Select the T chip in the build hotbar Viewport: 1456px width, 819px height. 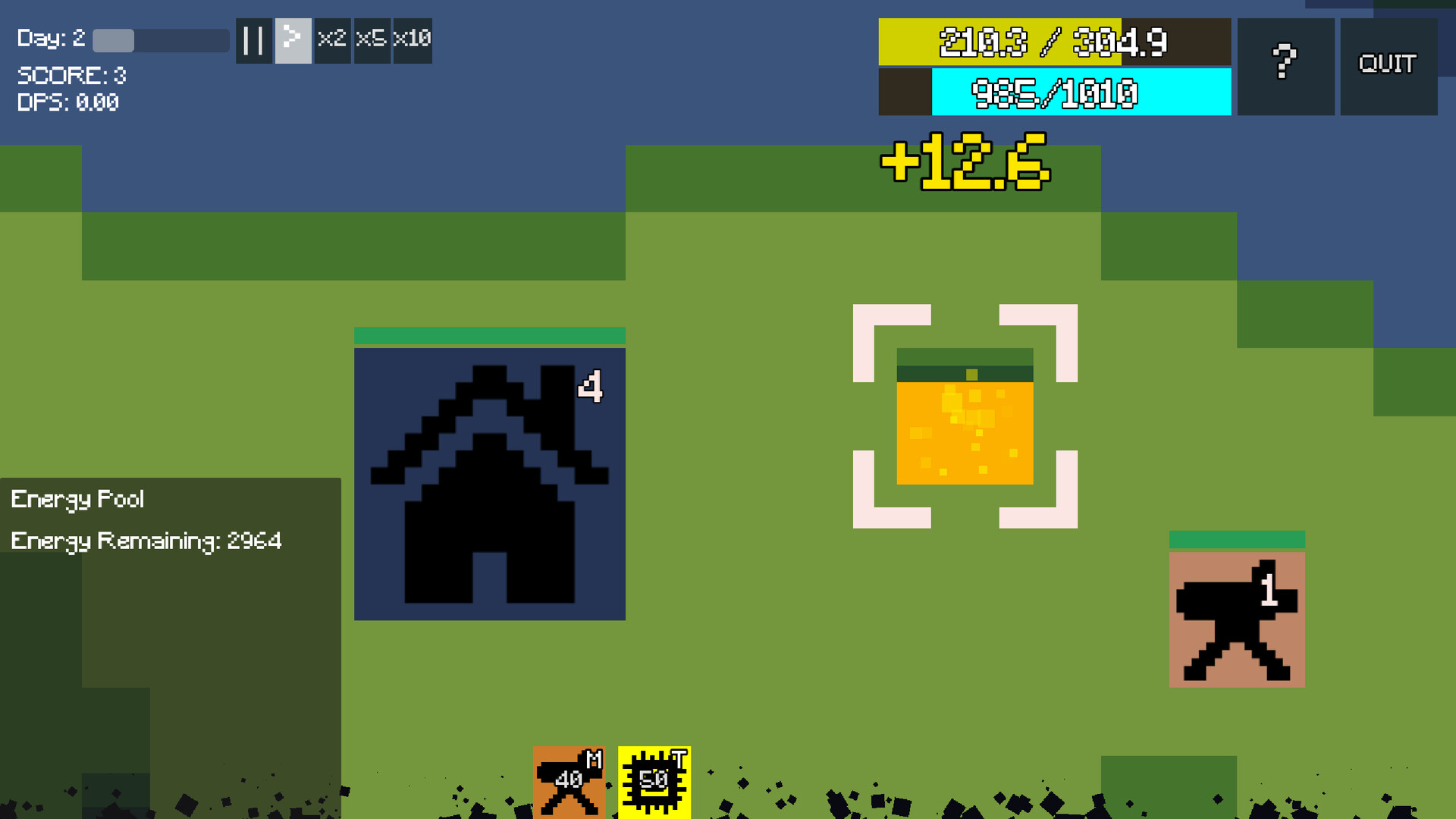tap(654, 783)
